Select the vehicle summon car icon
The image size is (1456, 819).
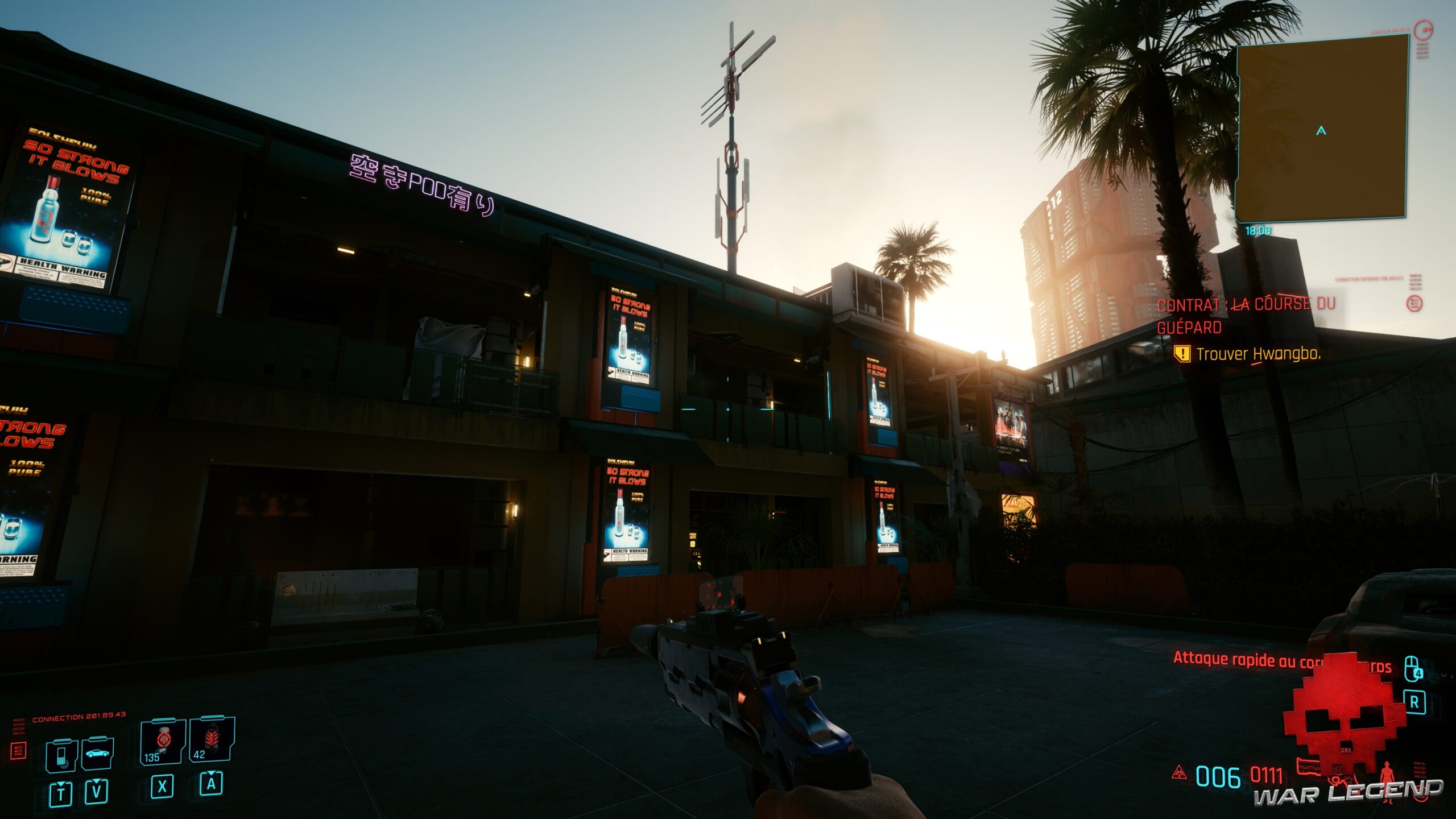point(97,752)
